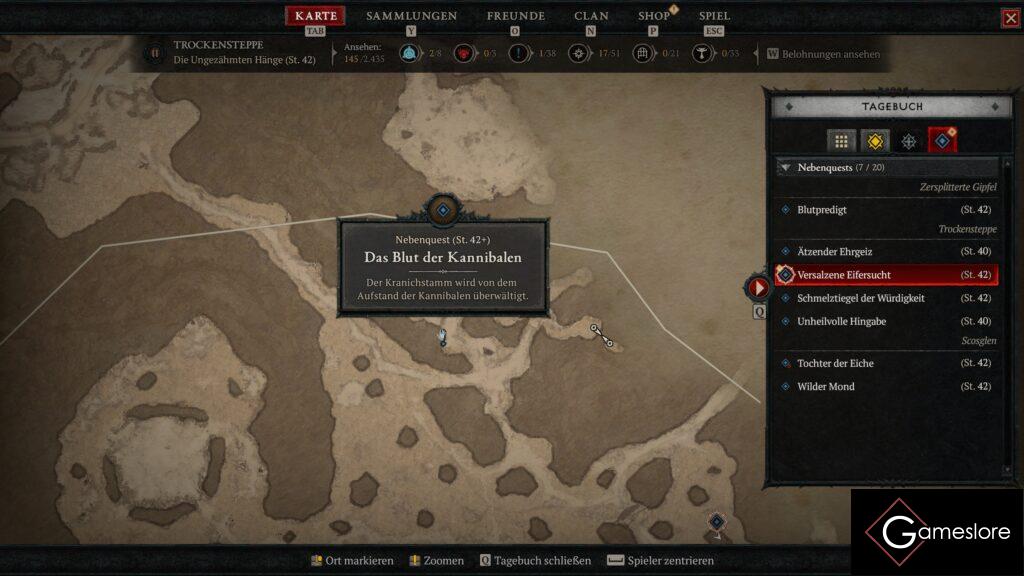The width and height of the screenshot is (1024, 576).
Task: Select the Blutpredigt side quest
Action: pyautogui.click(x=822, y=210)
